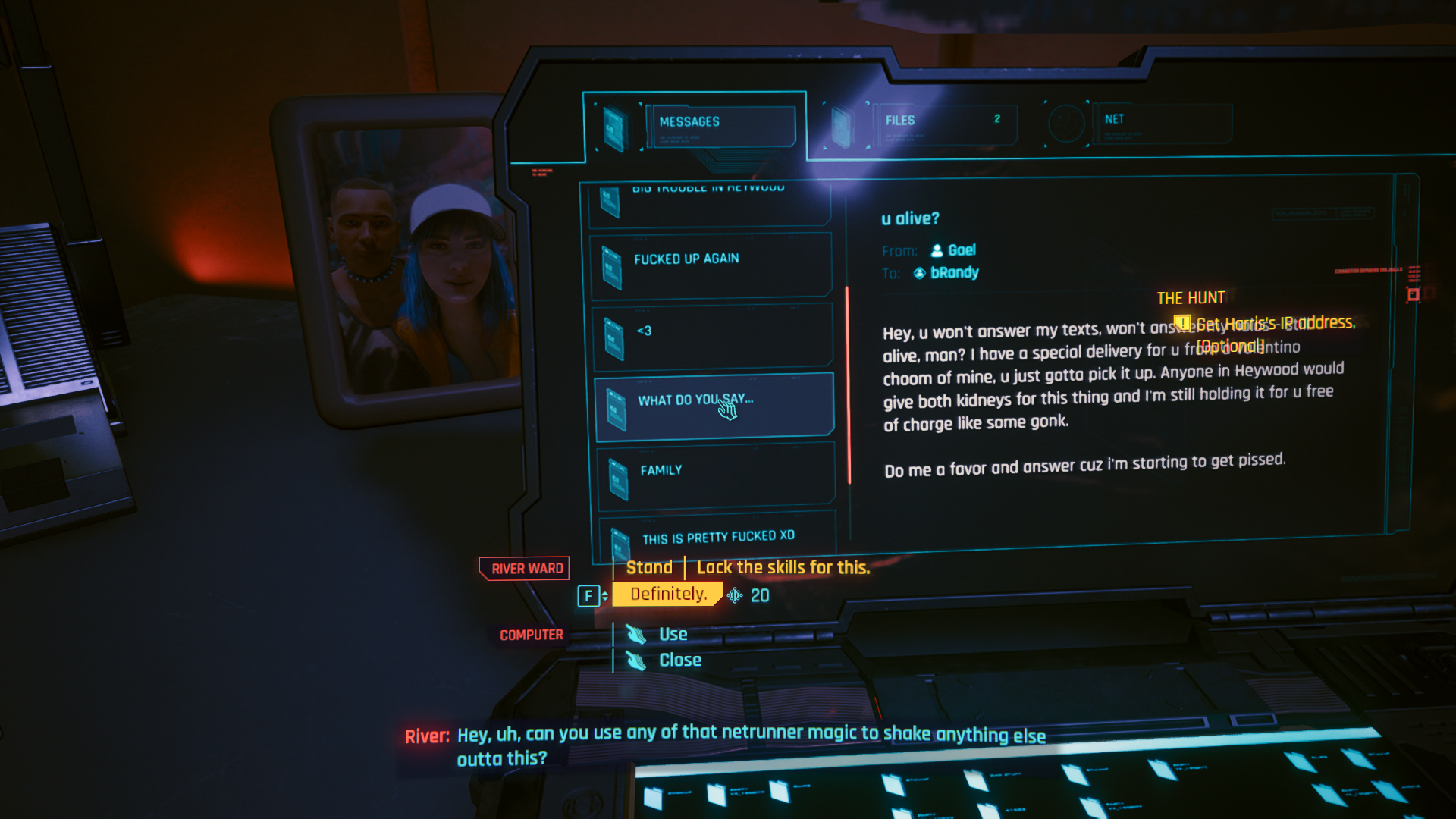Choose the Definitely dialogue response
This screenshot has height=819, width=1456.
[x=666, y=595]
